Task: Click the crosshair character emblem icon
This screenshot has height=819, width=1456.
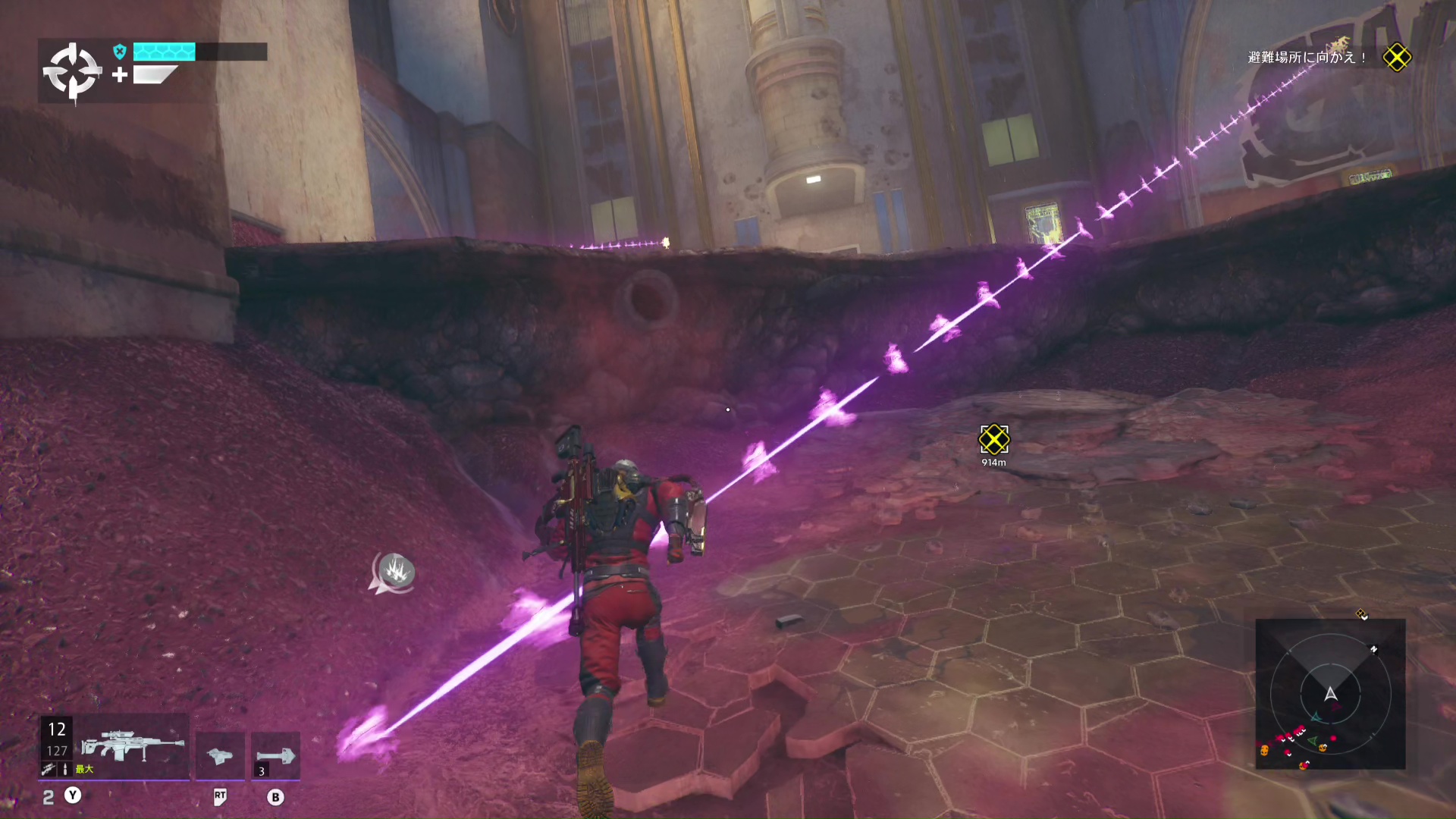Action: point(72,72)
